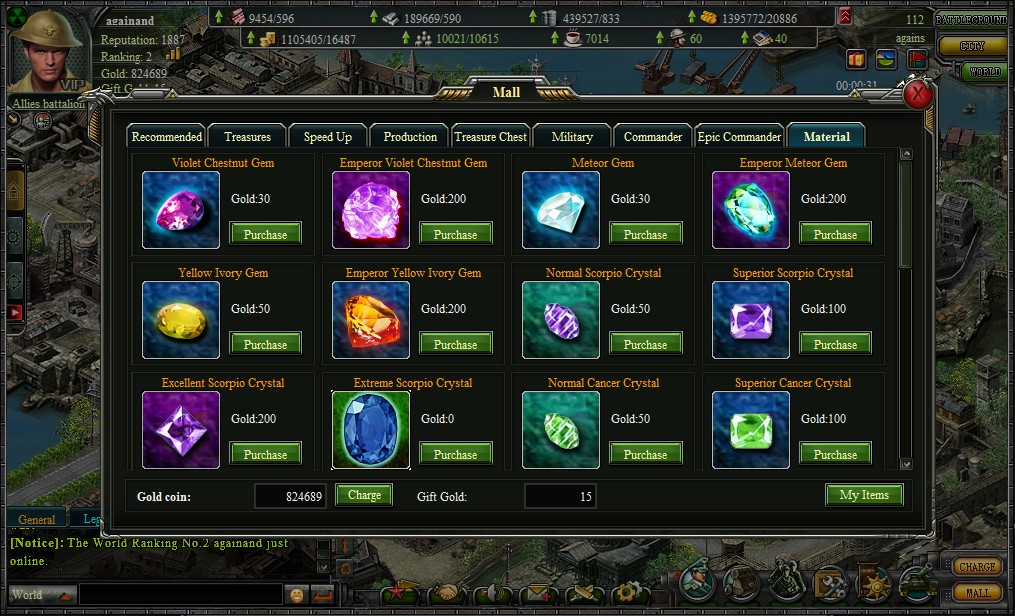Select the Emperor Yellow Ivory Gem icon

tap(371, 320)
